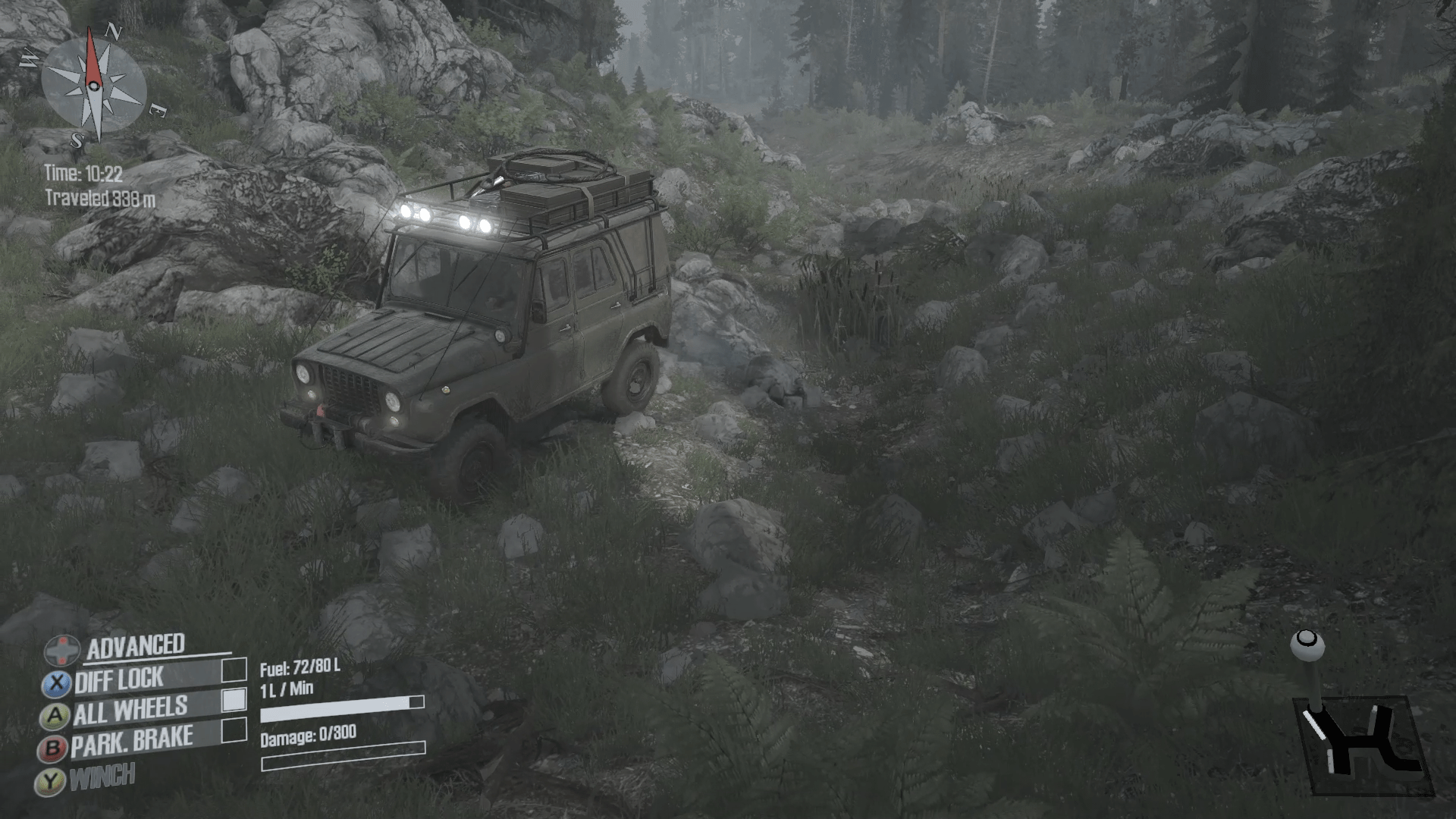This screenshot has width=1456, height=819.
Task: Toggle the All Wheels checkbox
Action: tap(234, 700)
